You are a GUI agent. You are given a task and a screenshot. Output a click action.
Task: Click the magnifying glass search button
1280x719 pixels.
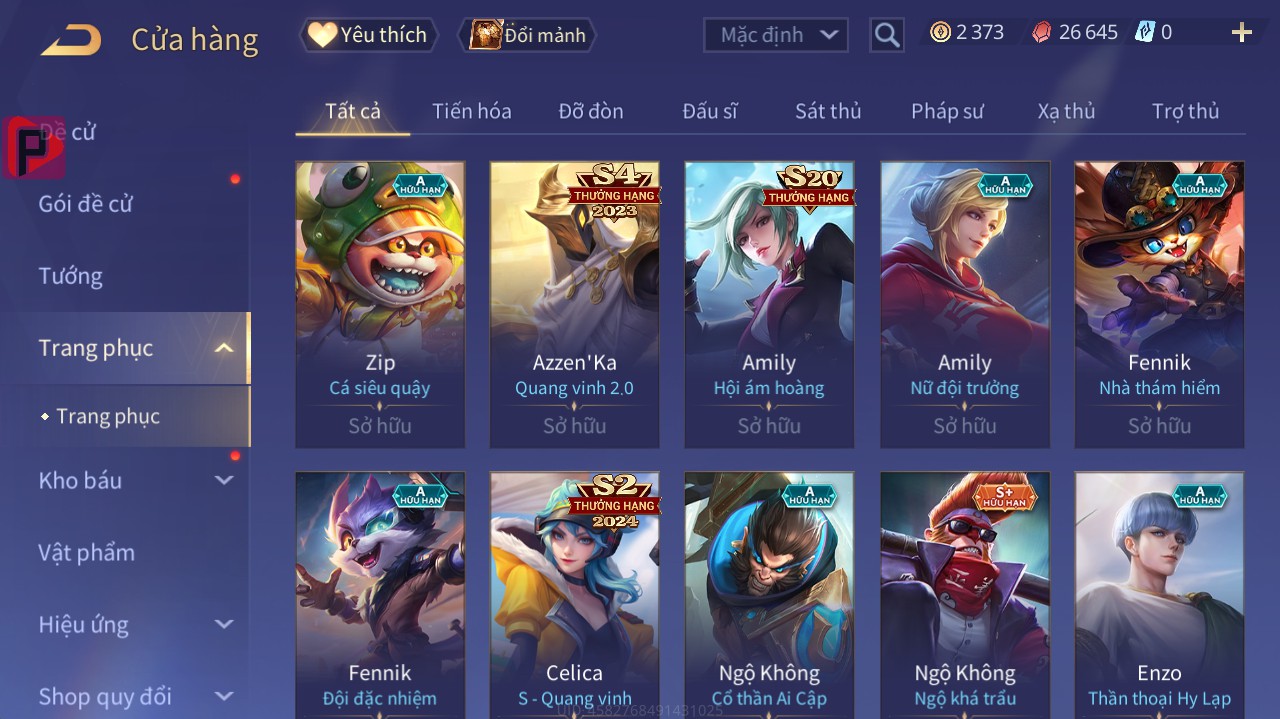click(887, 35)
